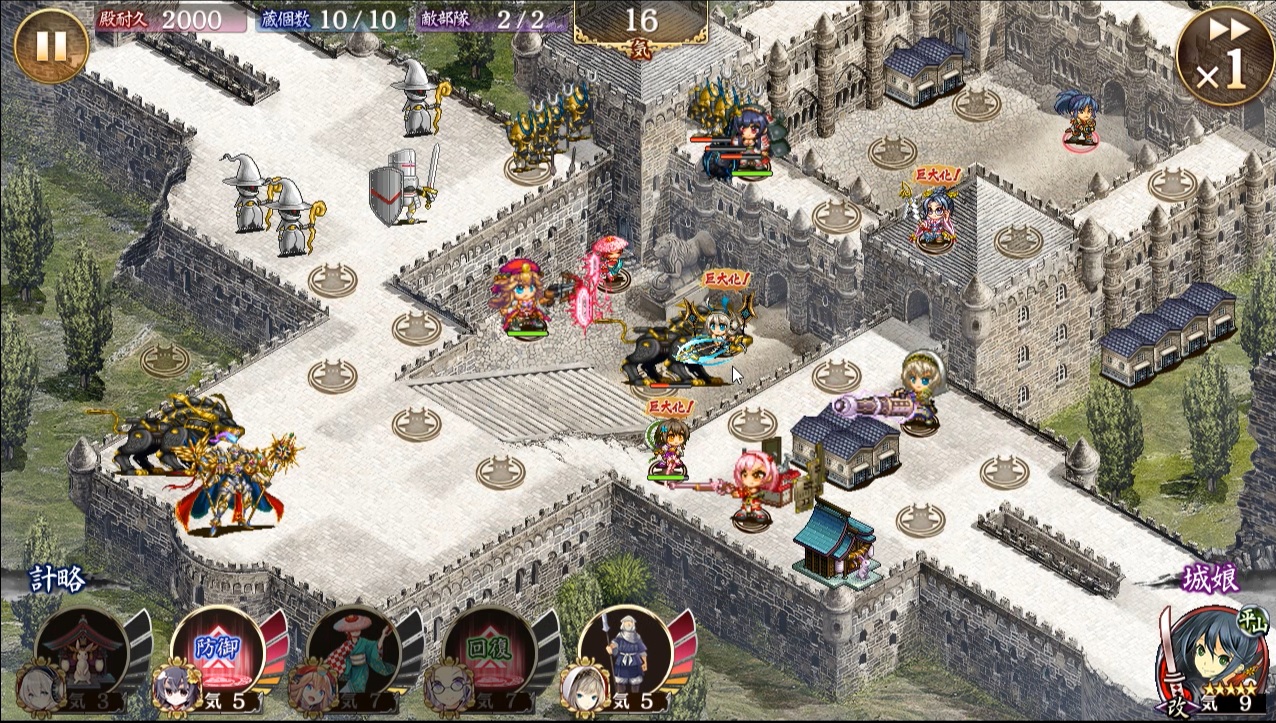Activate the kimono dancer stratagem
This screenshot has width=1276, height=723.
coord(354,650)
